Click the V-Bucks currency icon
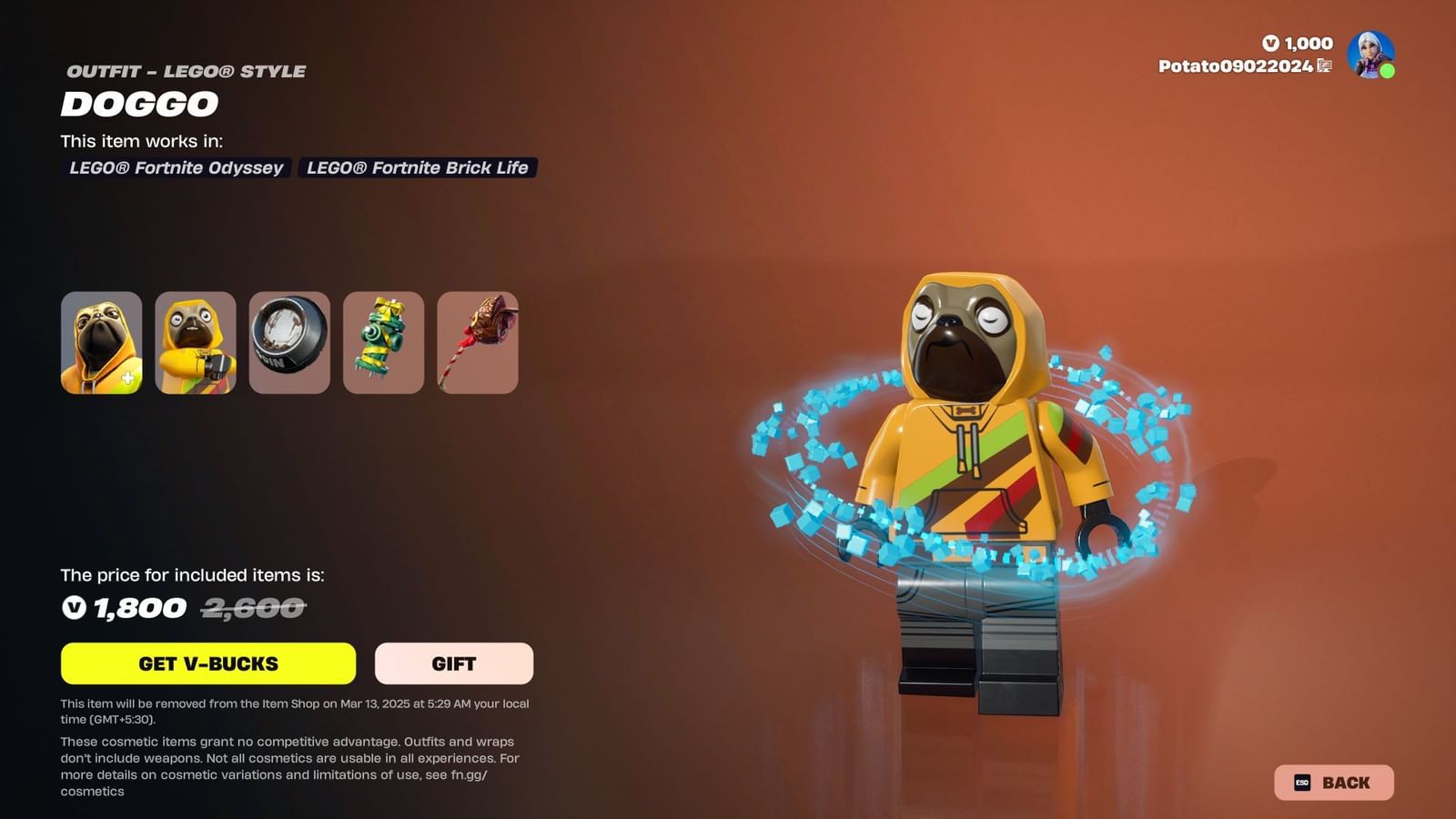The height and width of the screenshot is (819, 1456). 1272,44
